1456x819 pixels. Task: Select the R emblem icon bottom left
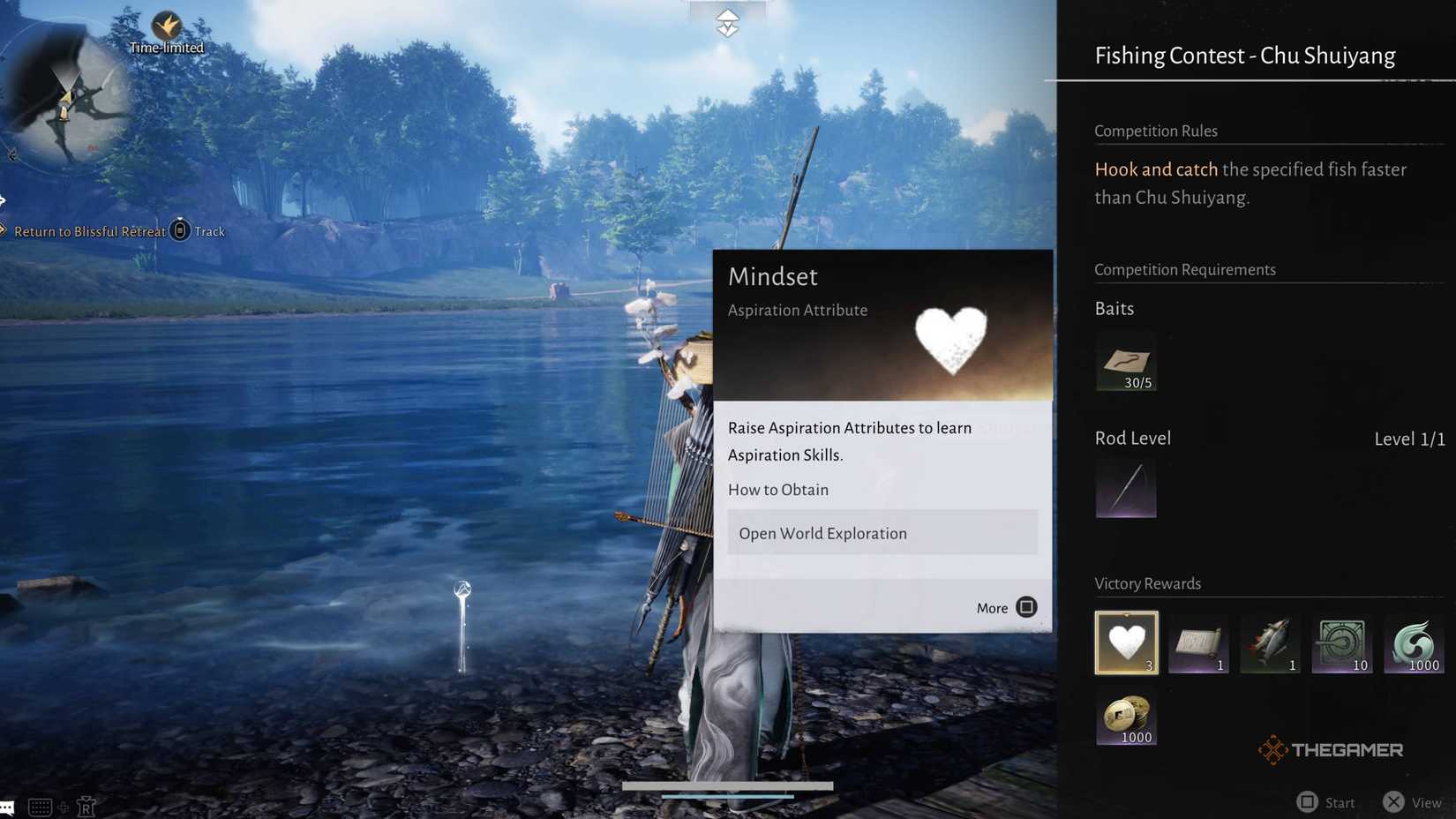[x=86, y=806]
